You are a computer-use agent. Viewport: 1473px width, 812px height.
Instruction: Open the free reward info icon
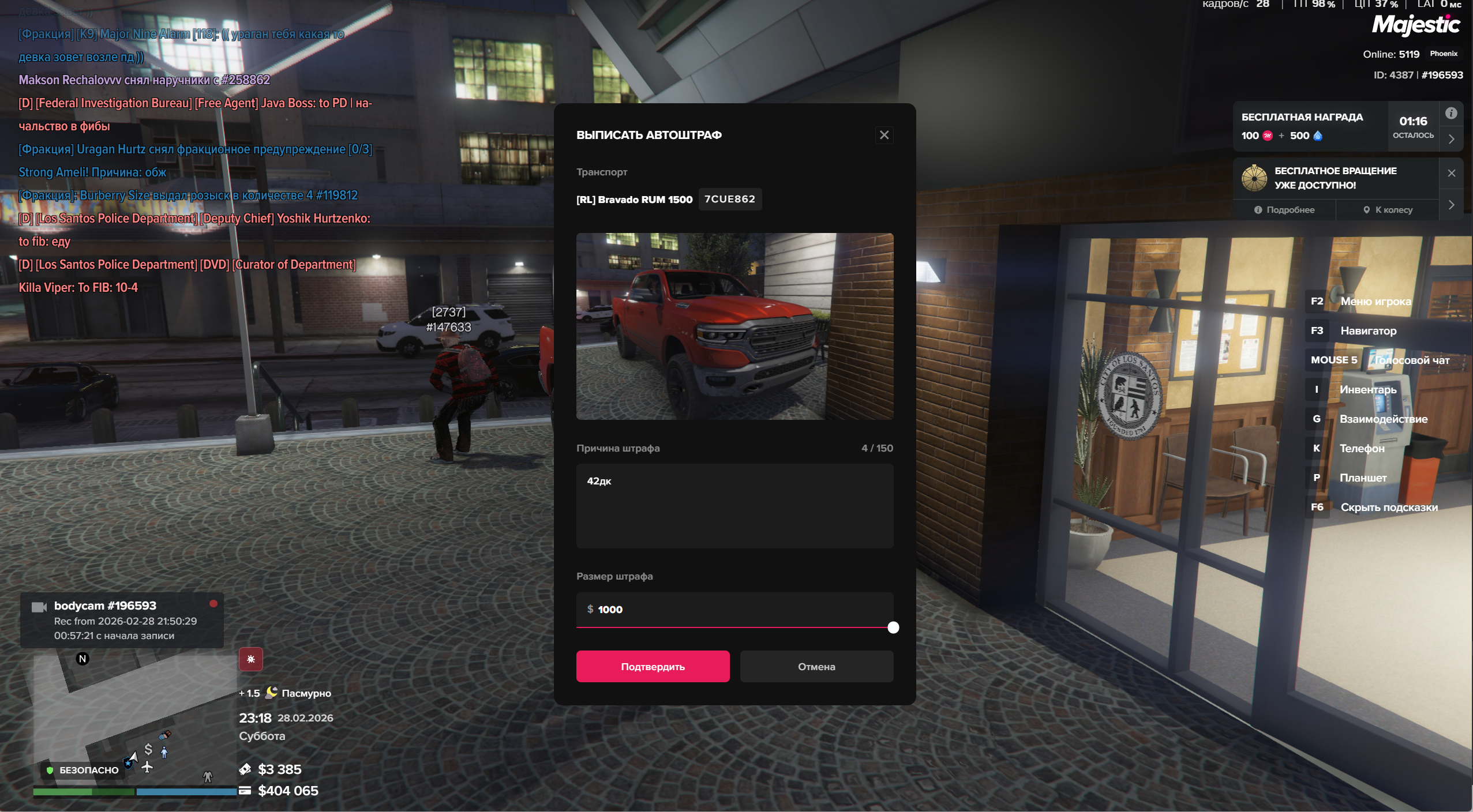tap(1451, 114)
